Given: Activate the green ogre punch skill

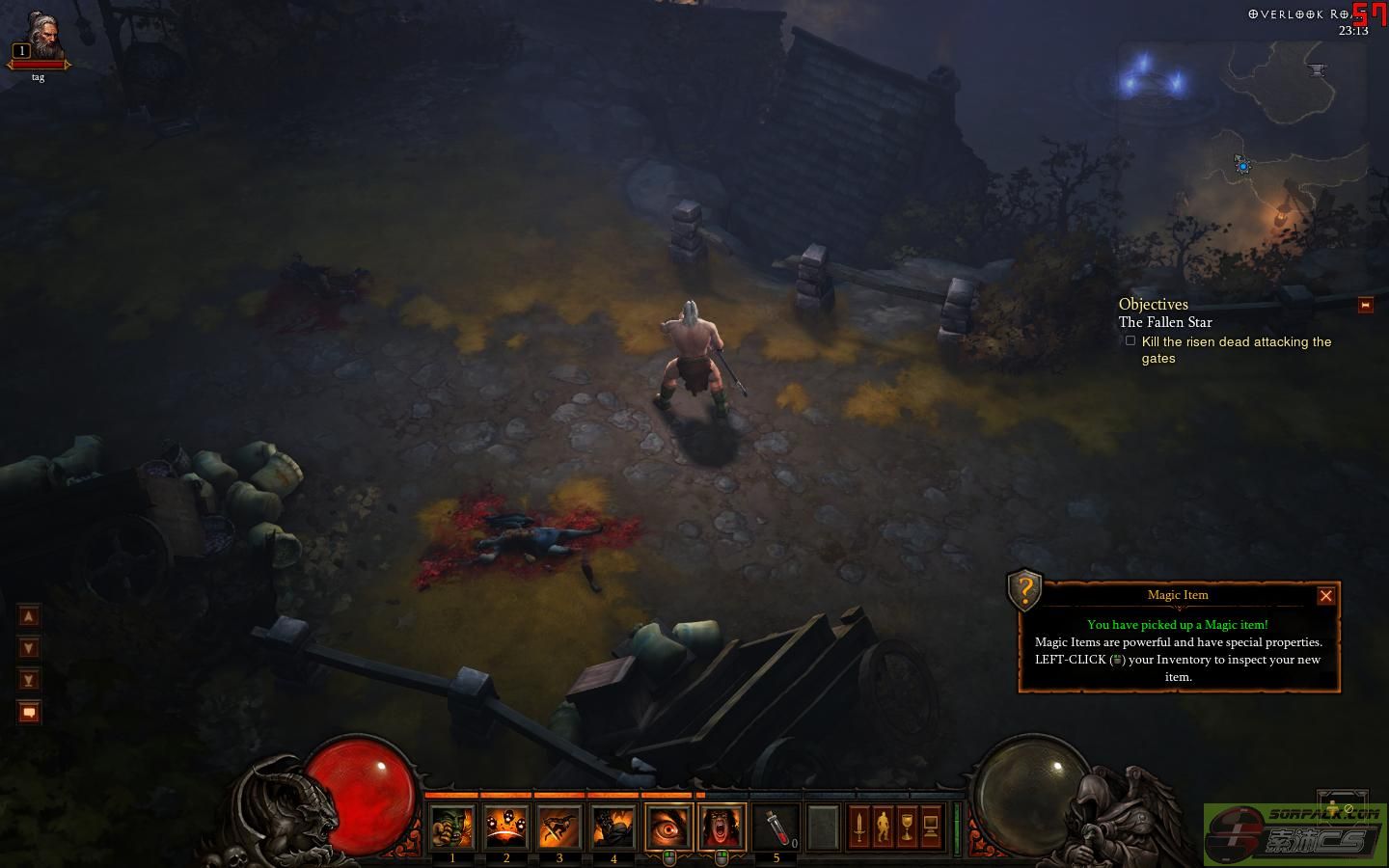Looking at the screenshot, I should coord(452,827).
